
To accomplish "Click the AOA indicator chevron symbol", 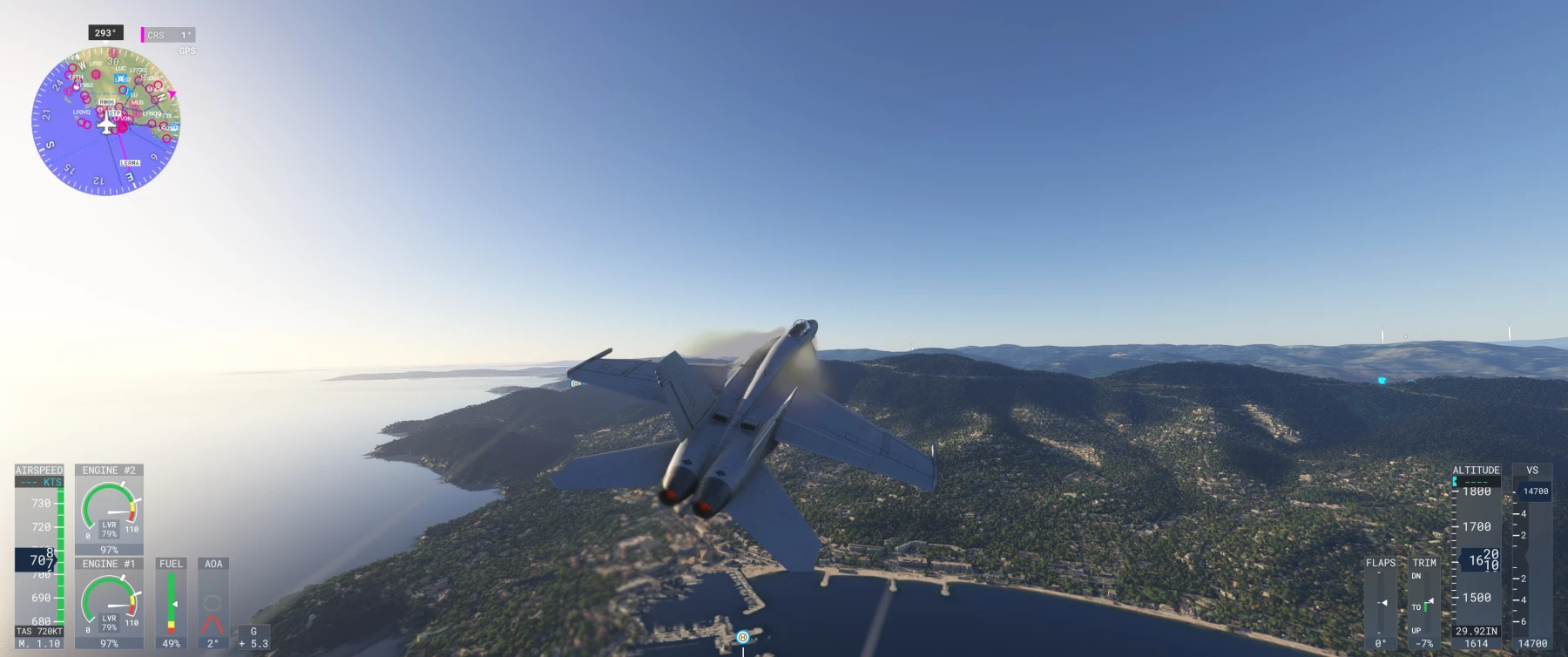I will pos(213,624).
